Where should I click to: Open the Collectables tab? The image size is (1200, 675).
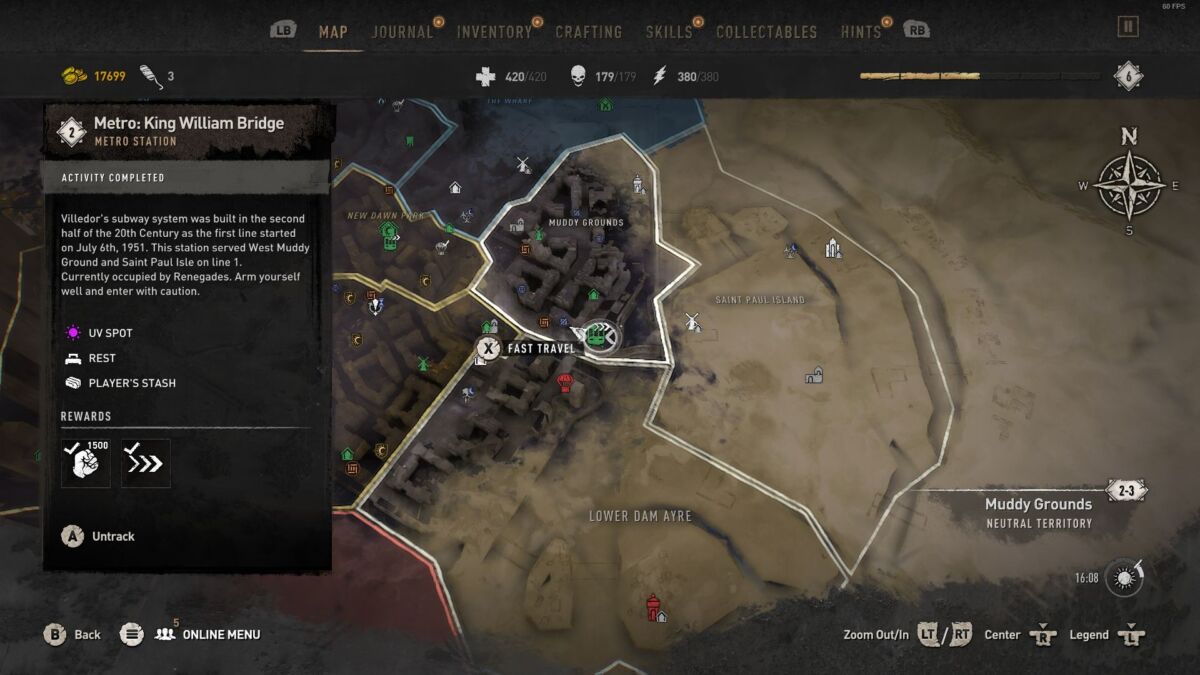(766, 32)
